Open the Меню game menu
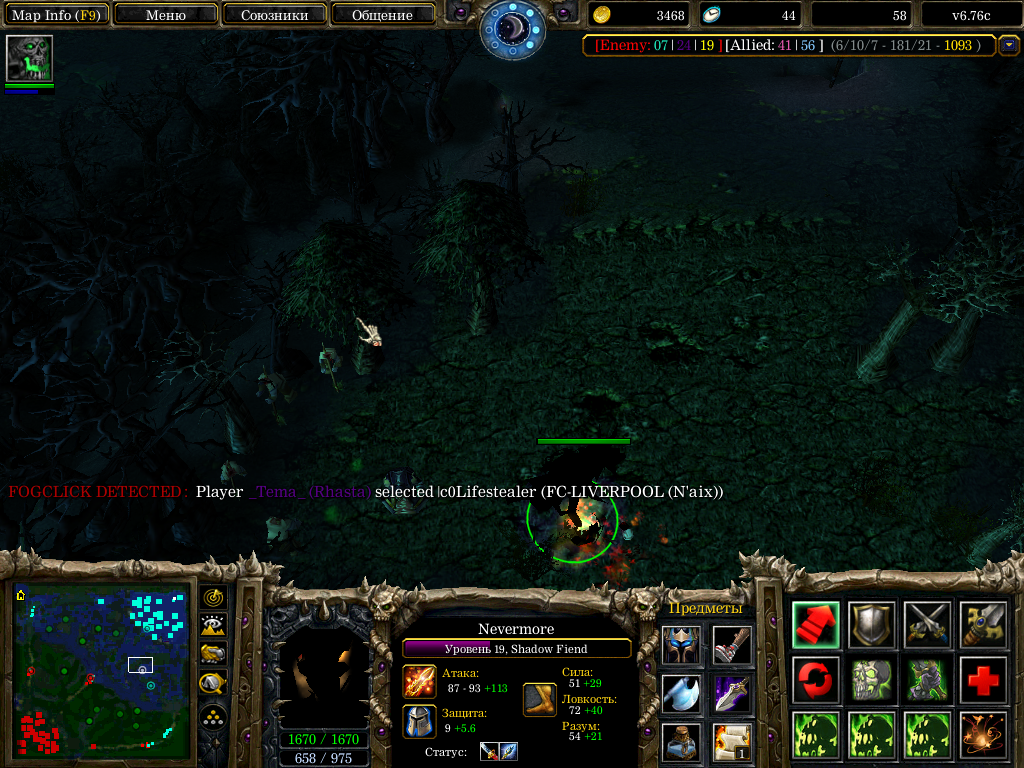Screen dimensions: 1024x768 coord(166,15)
